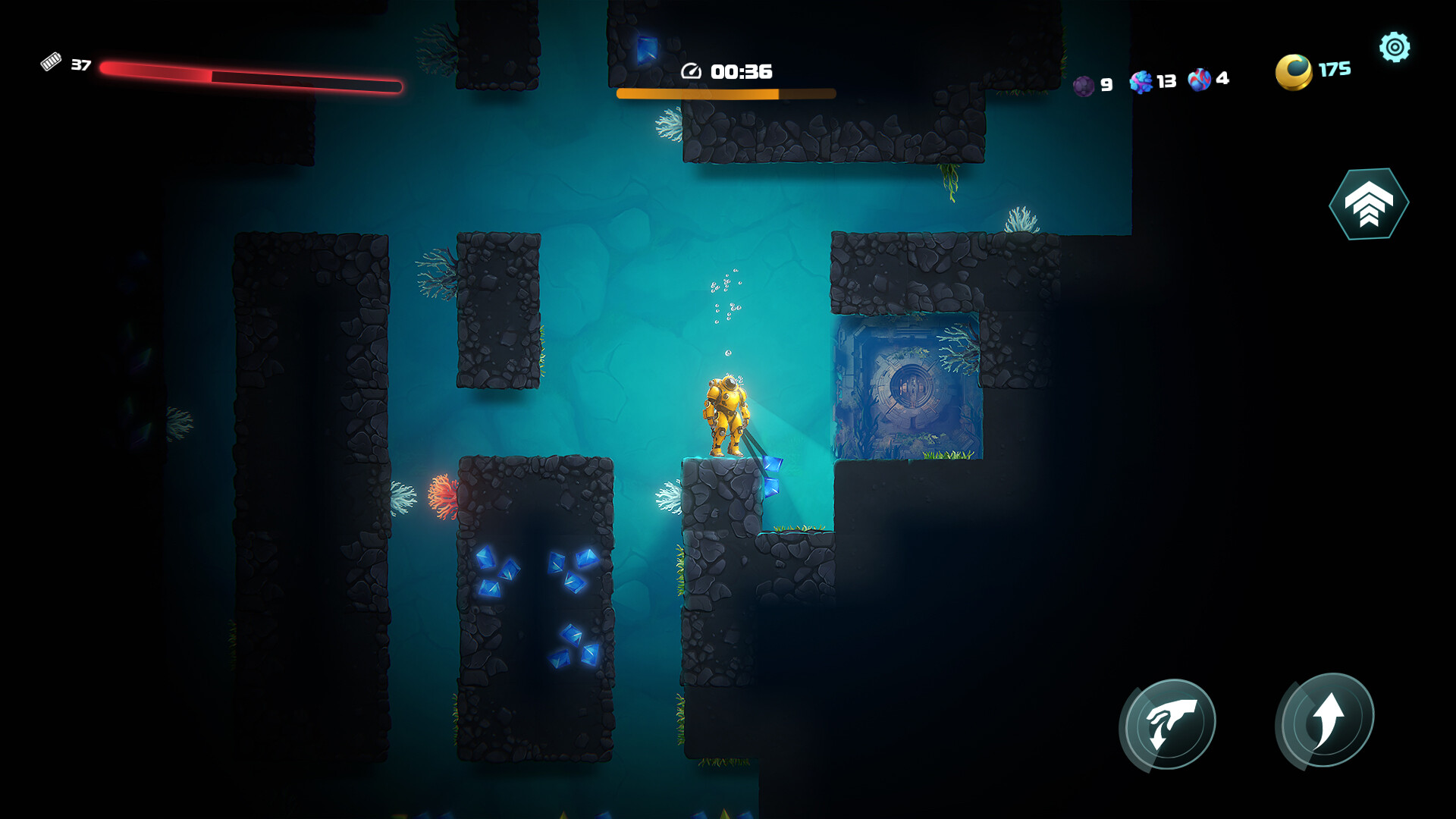Click the stopwatch timer icon
The image size is (1456, 819).
click(691, 71)
